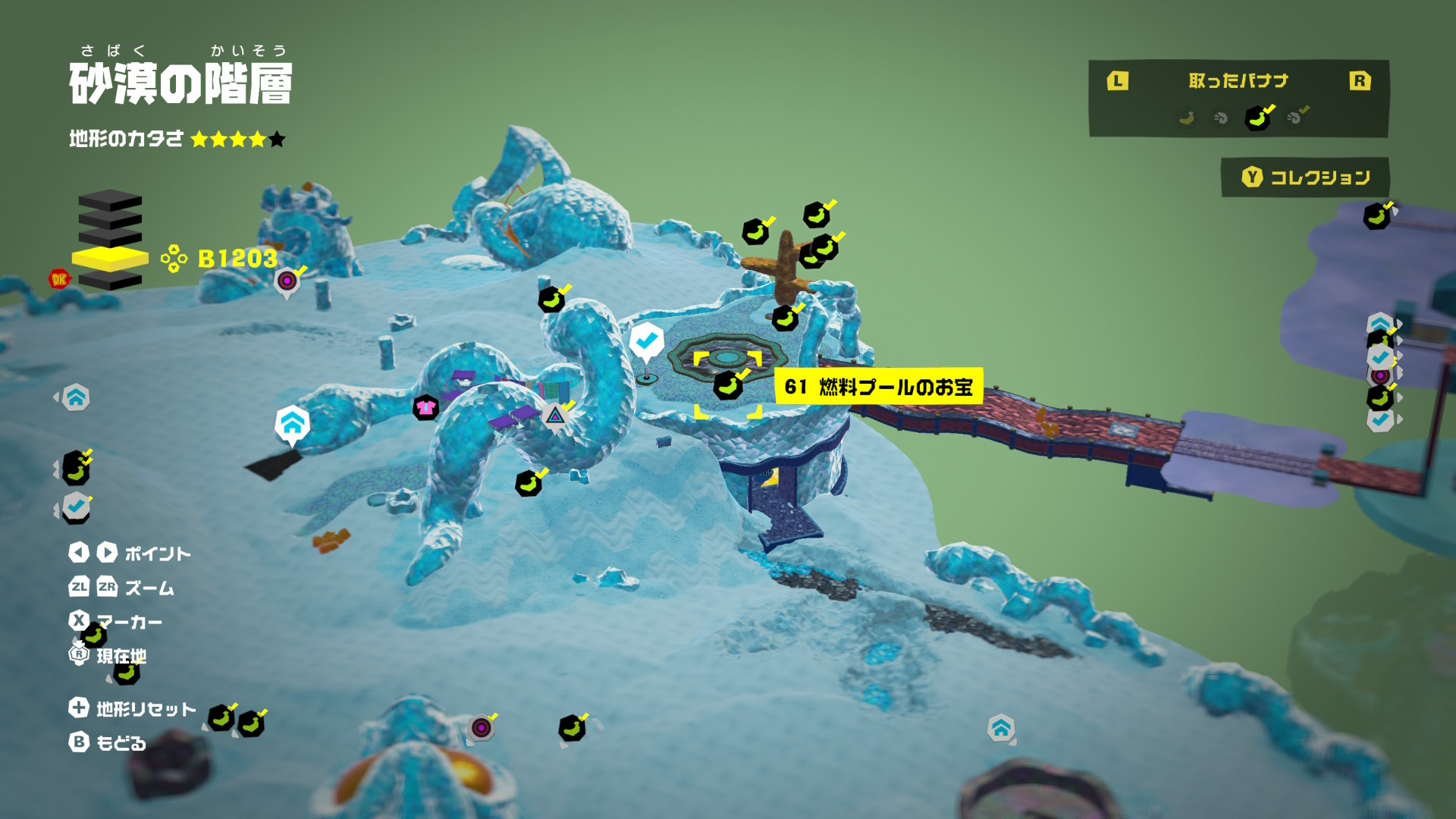Click the triangle challenge map marker
This screenshot has height=819, width=1456.
coord(555,415)
